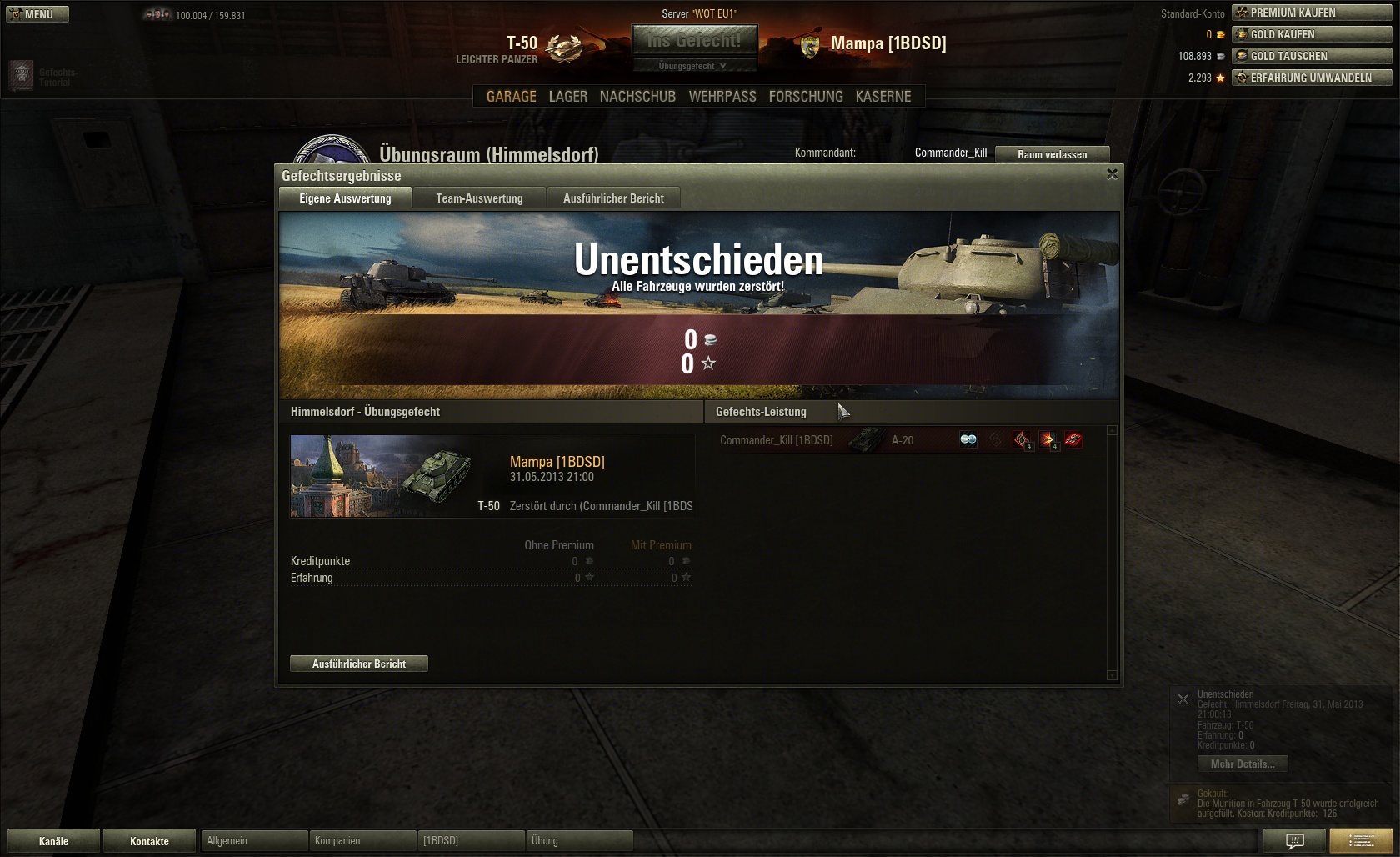Open the Wehrpass page

coord(722,97)
